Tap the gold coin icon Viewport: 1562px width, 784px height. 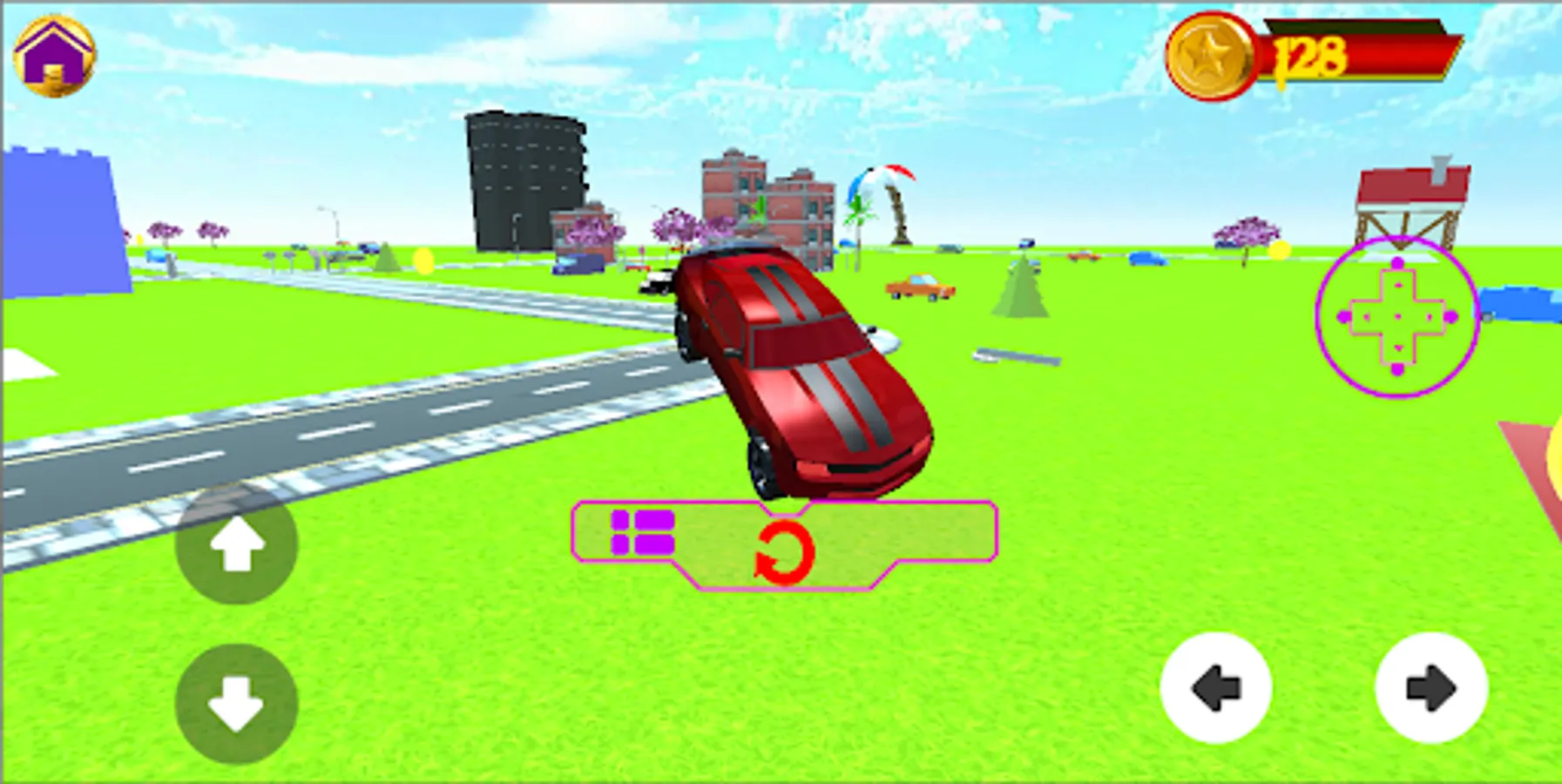[1211, 54]
